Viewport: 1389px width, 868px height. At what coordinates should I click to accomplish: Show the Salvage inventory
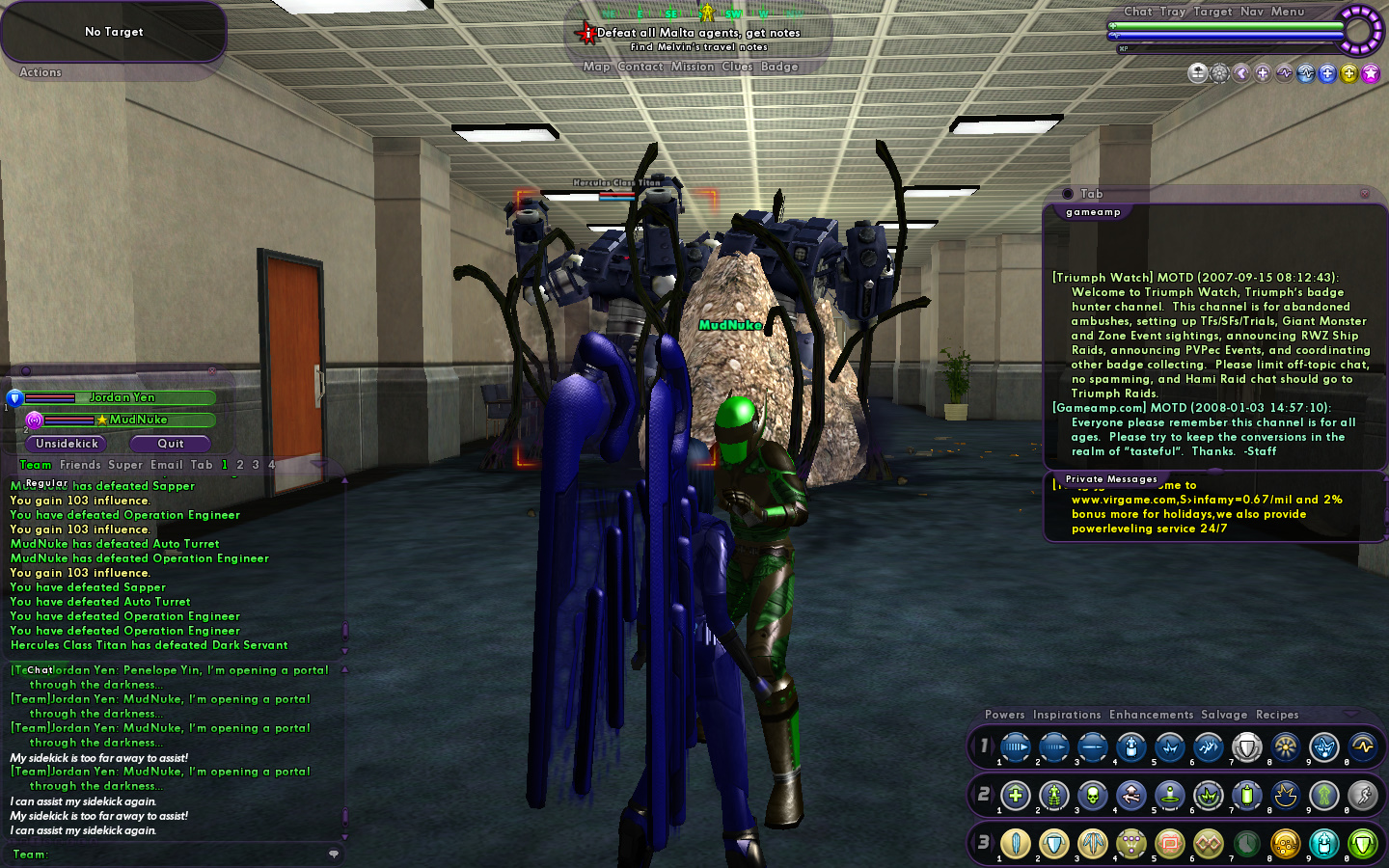click(x=1223, y=715)
